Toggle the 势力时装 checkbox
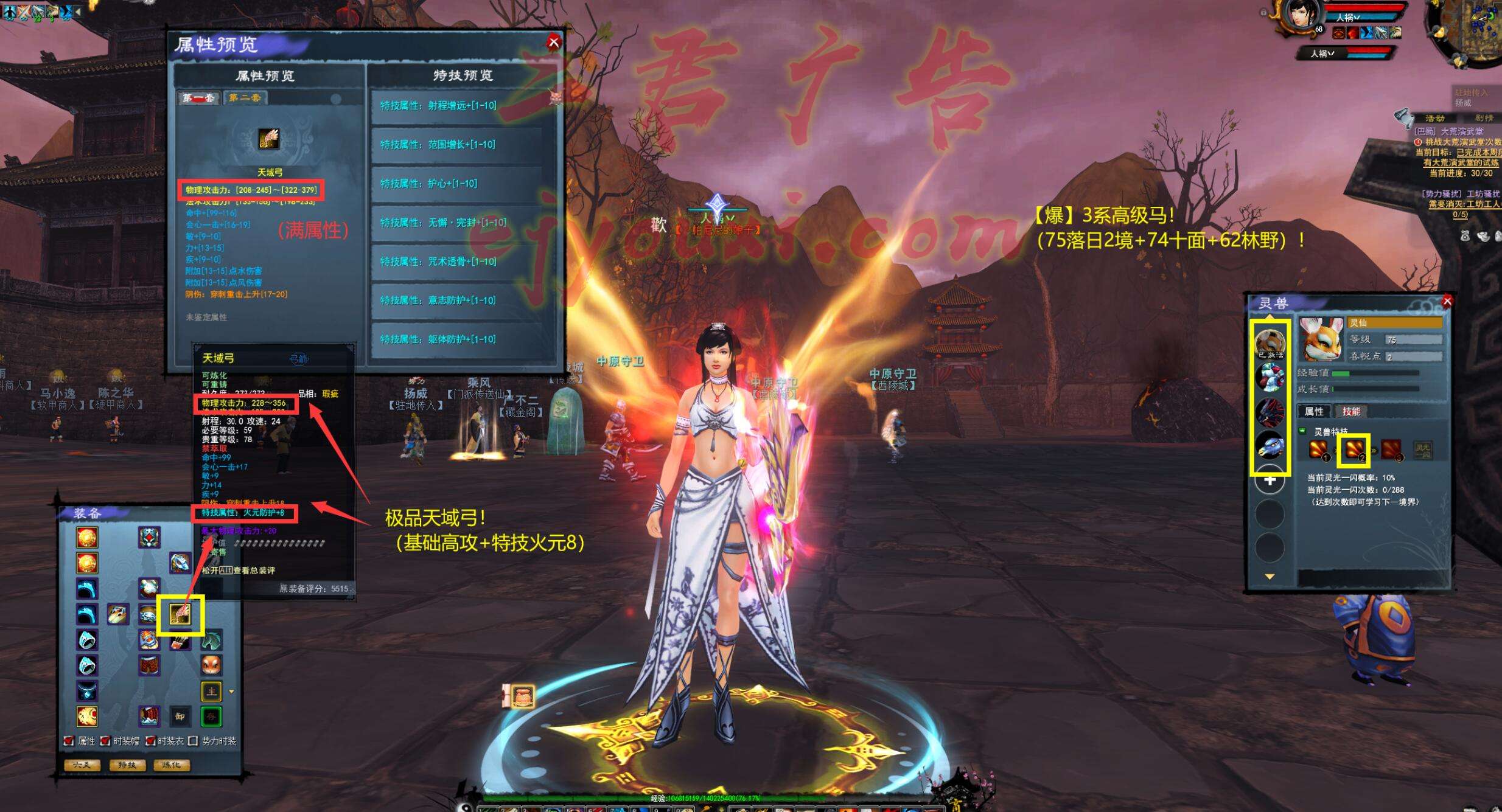Screen dimensions: 1502x812 (x=194, y=741)
